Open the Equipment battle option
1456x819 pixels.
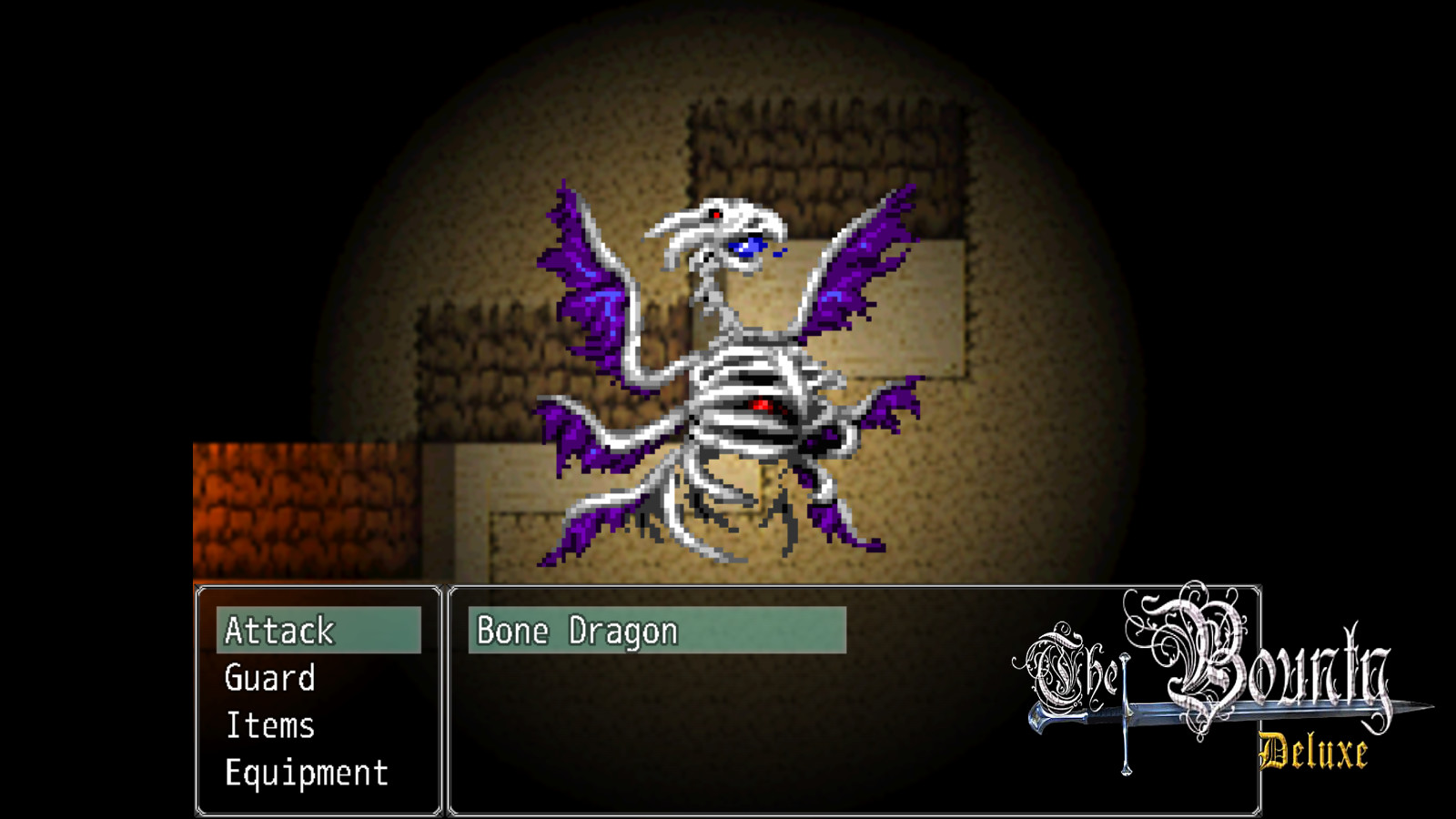[305, 774]
